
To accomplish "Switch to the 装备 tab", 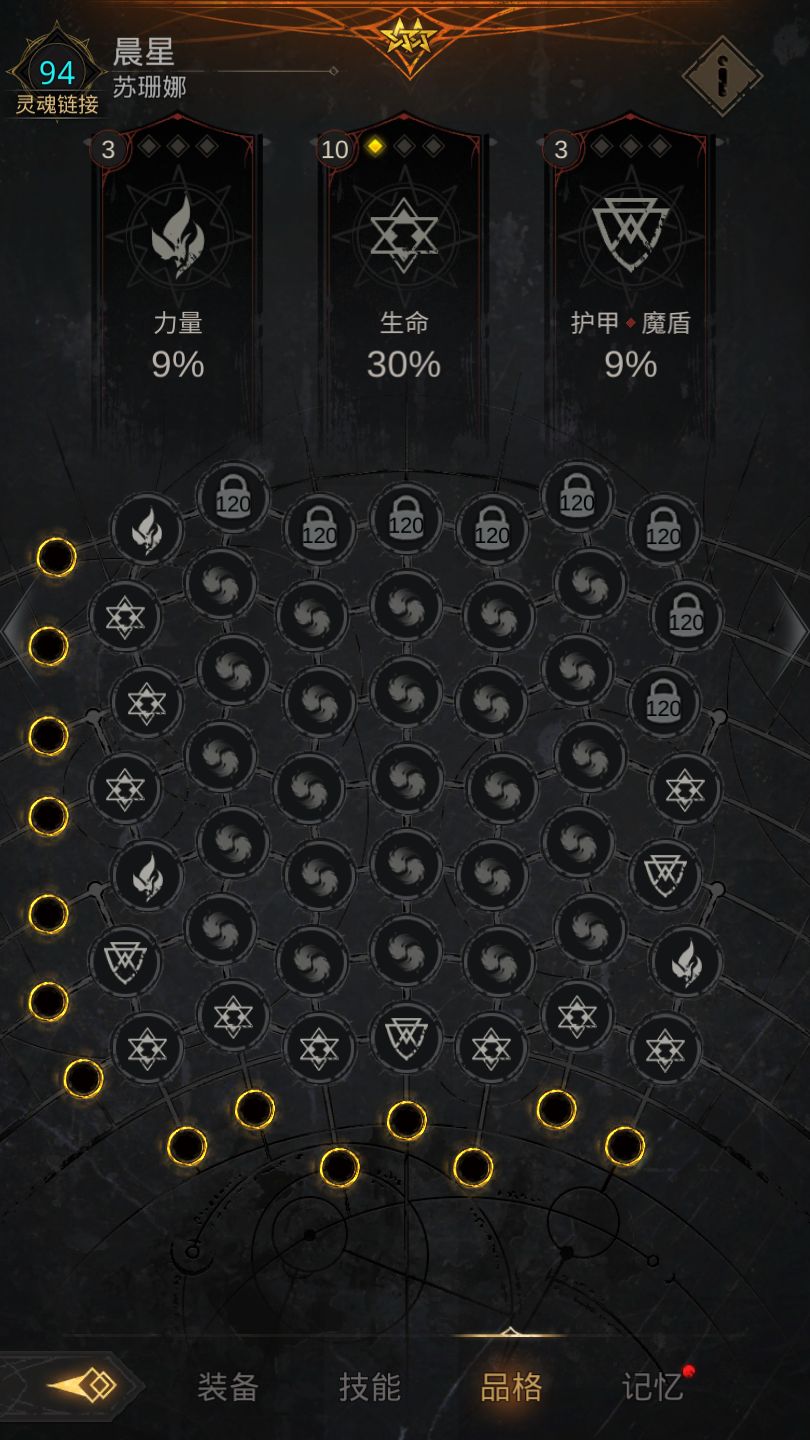I will tap(228, 1387).
